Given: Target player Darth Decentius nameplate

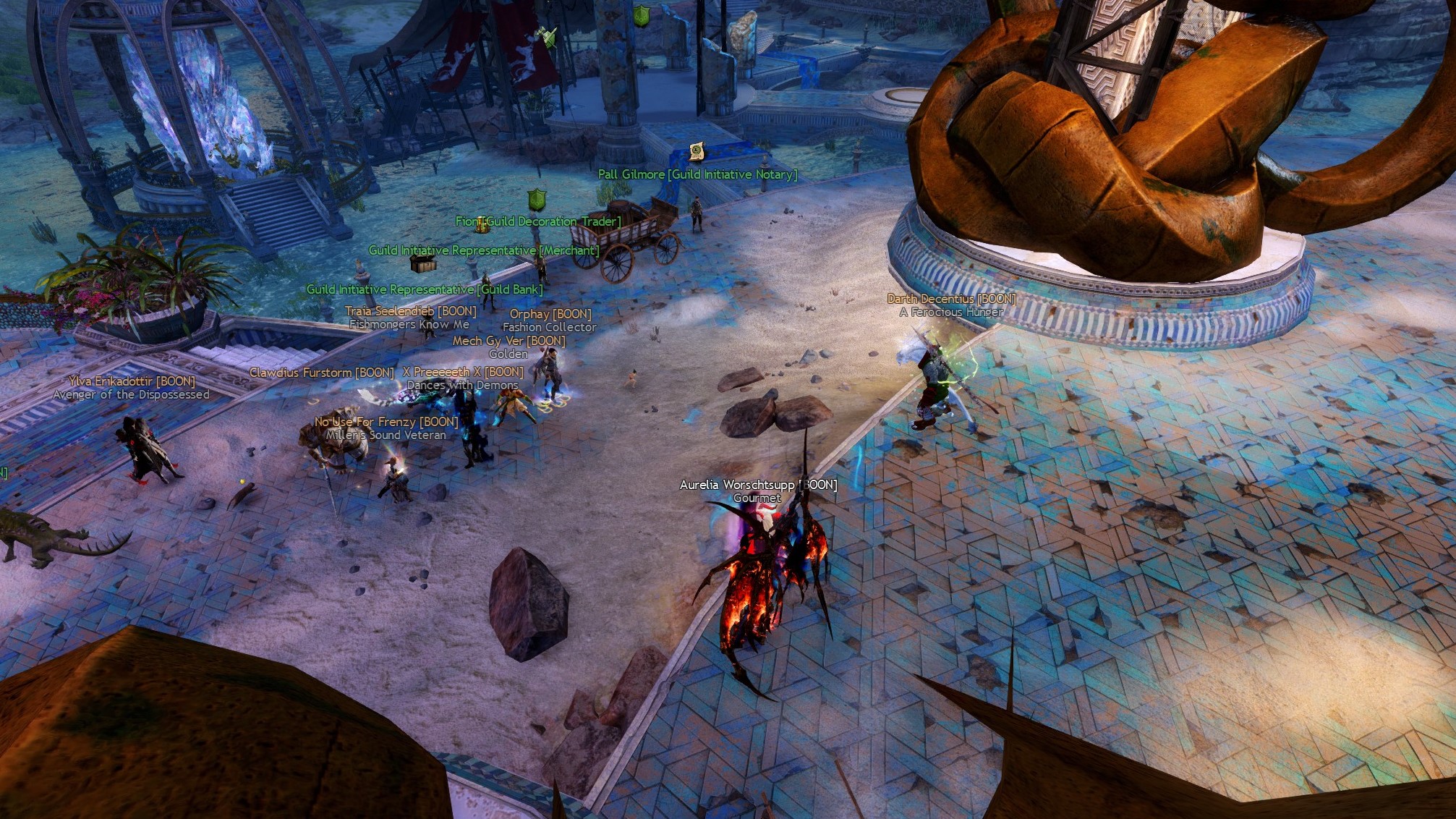Looking at the screenshot, I should tap(951, 299).
